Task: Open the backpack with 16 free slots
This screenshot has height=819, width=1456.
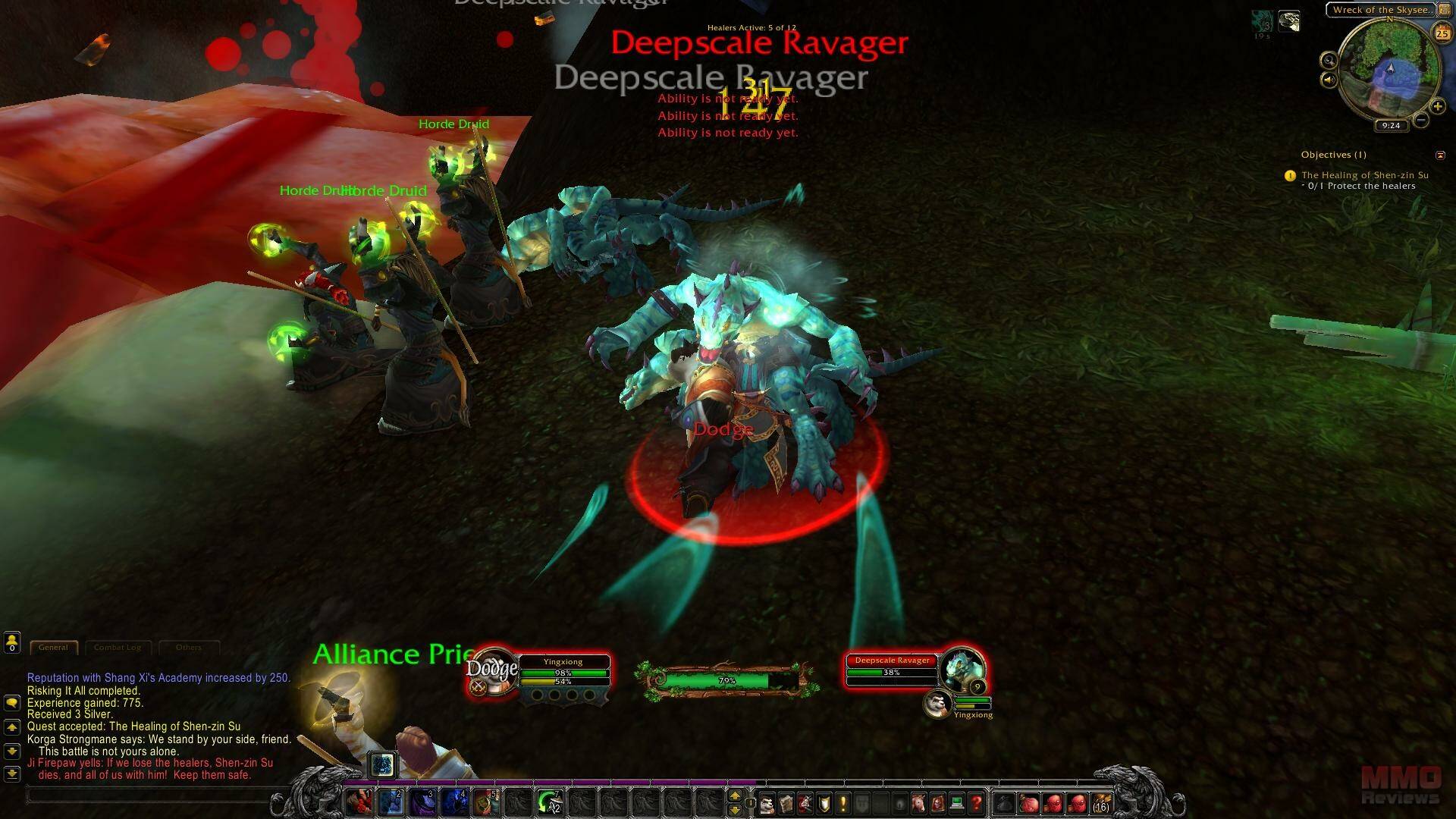Action: tap(1100, 802)
